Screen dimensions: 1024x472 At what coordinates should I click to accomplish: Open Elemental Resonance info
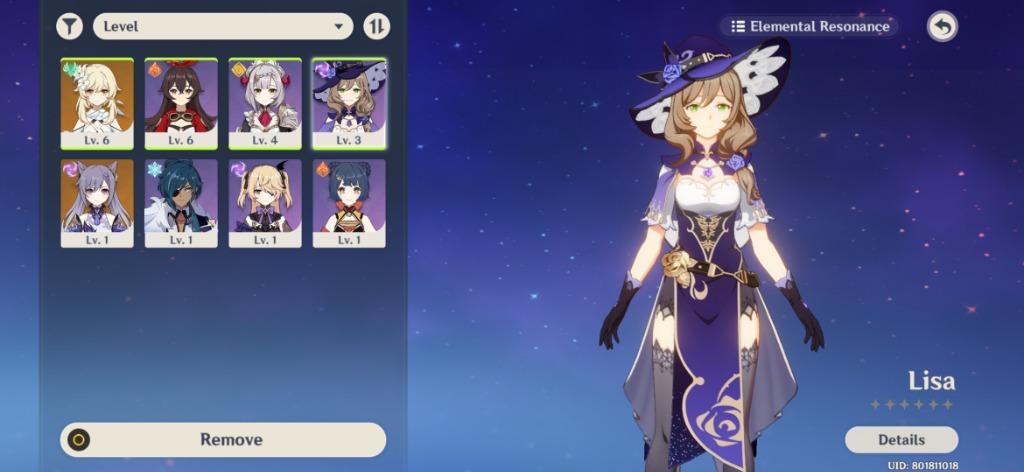[809, 27]
